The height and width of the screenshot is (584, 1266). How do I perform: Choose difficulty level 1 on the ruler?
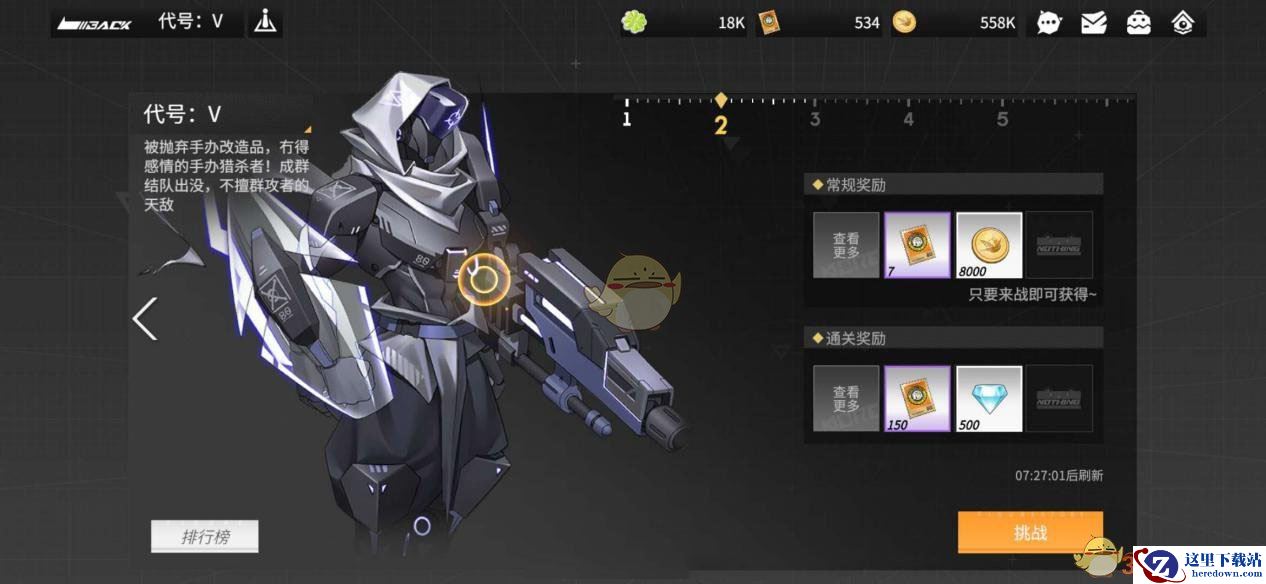[x=627, y=119]
